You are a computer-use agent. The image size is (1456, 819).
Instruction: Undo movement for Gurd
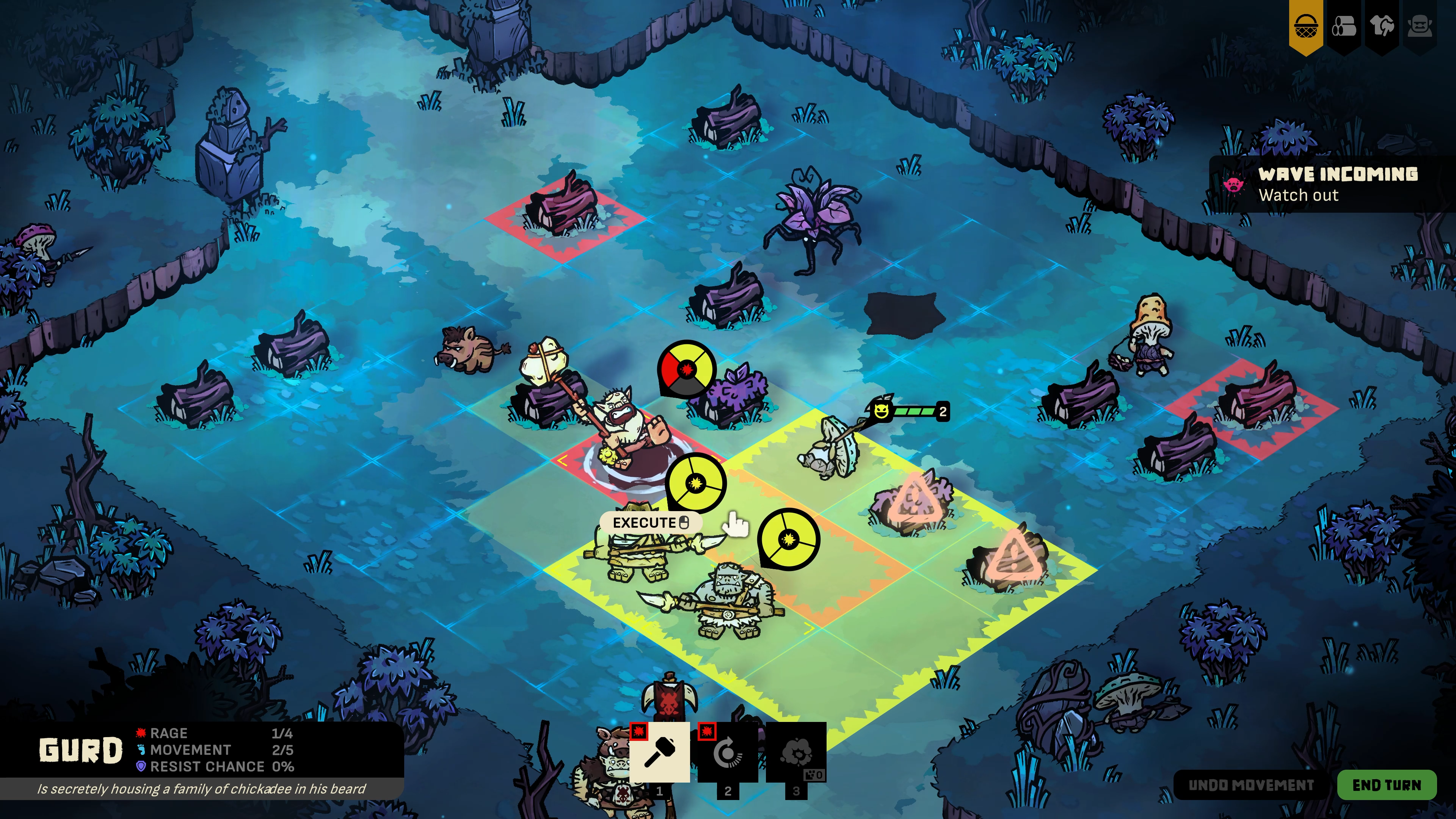coord(1251,784)
